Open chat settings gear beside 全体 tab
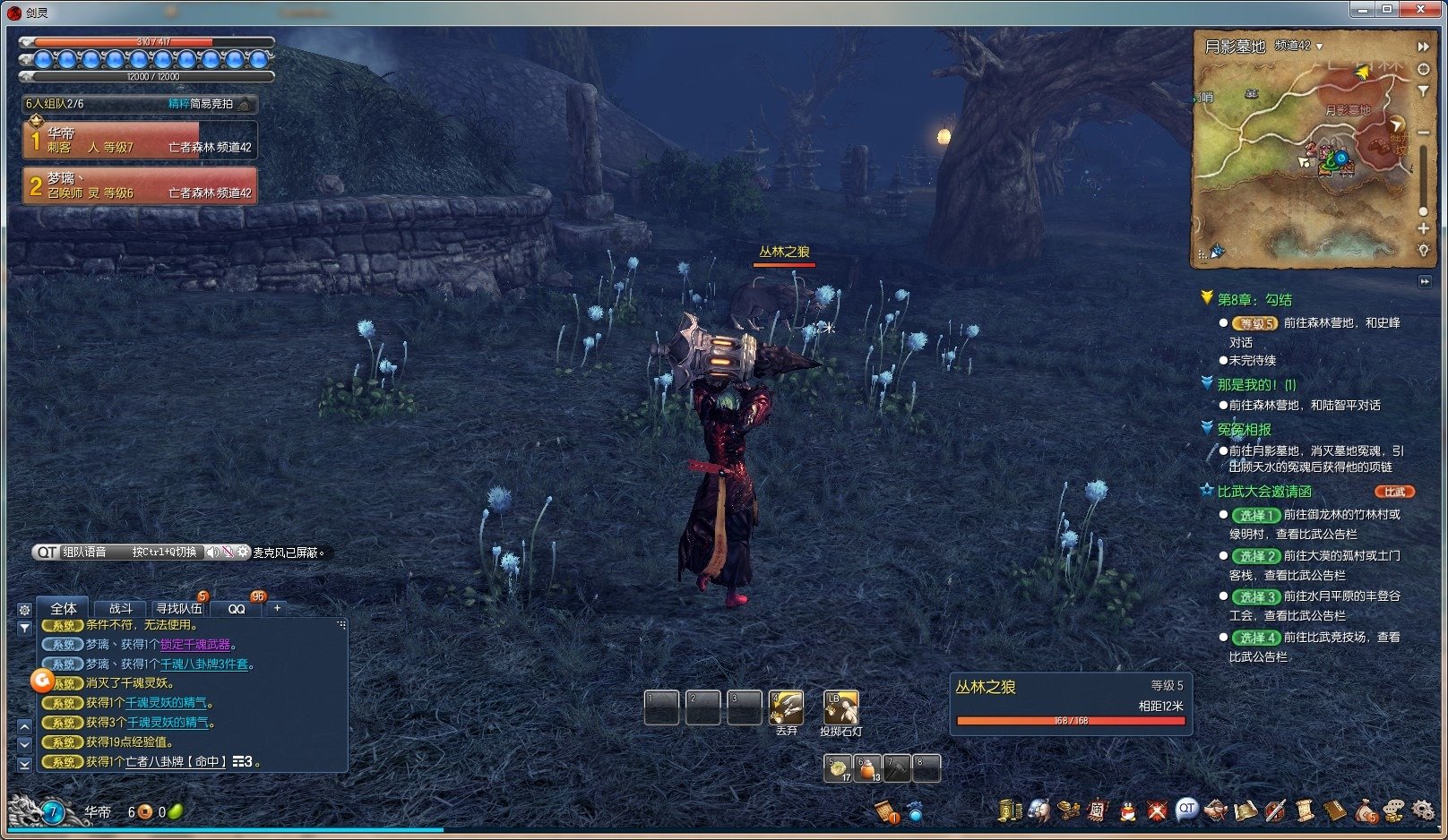The image size is (1448, 840). click(x=24, y=609)
